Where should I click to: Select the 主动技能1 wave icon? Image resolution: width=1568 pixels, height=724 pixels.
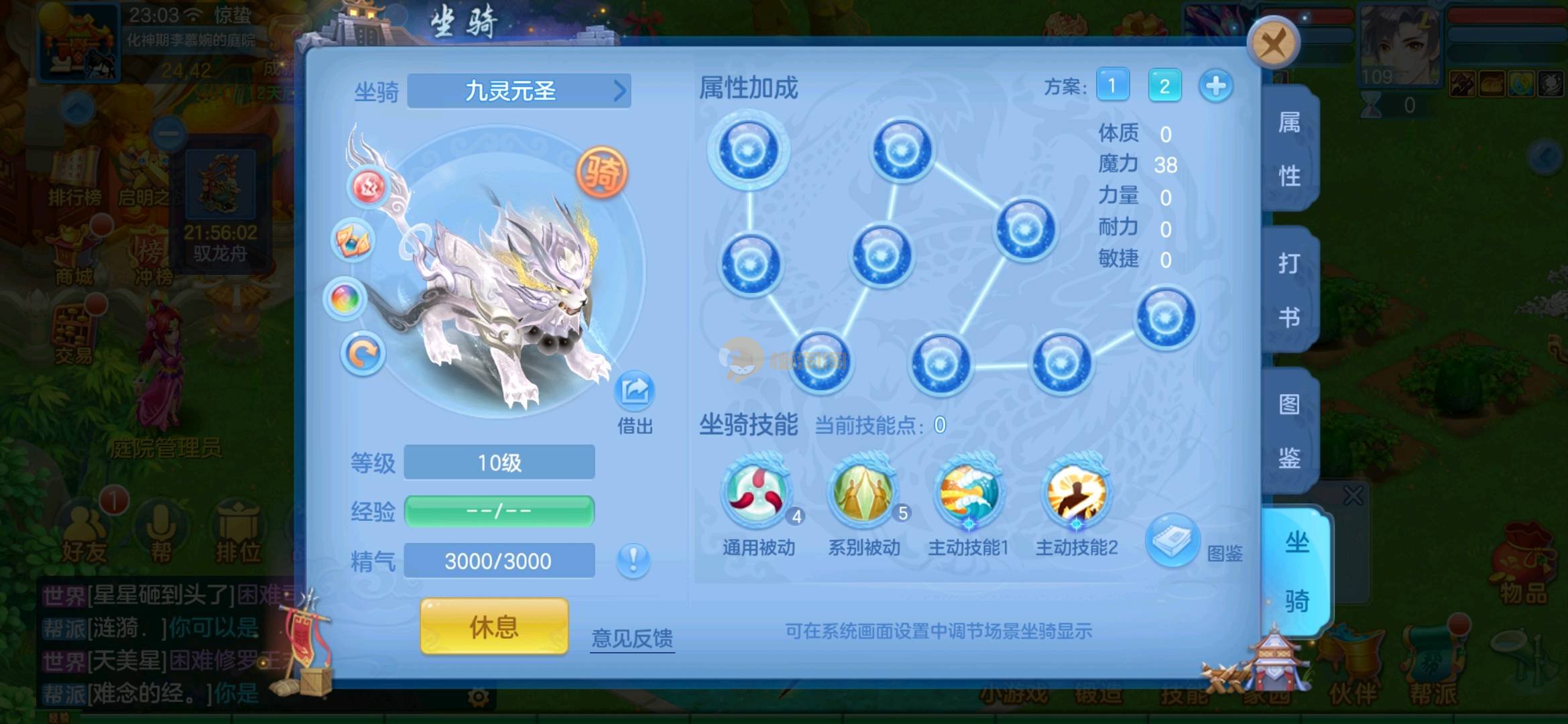(969, 493)
